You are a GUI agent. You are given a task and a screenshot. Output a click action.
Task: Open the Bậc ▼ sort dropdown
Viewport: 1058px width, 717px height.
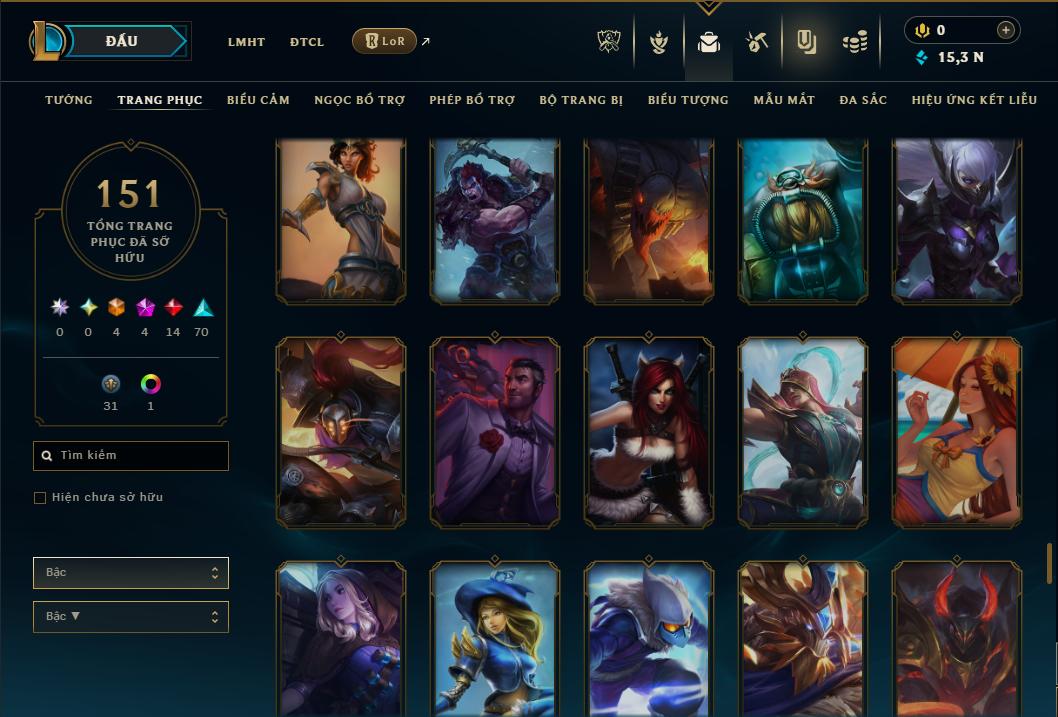tap(131, 617)
